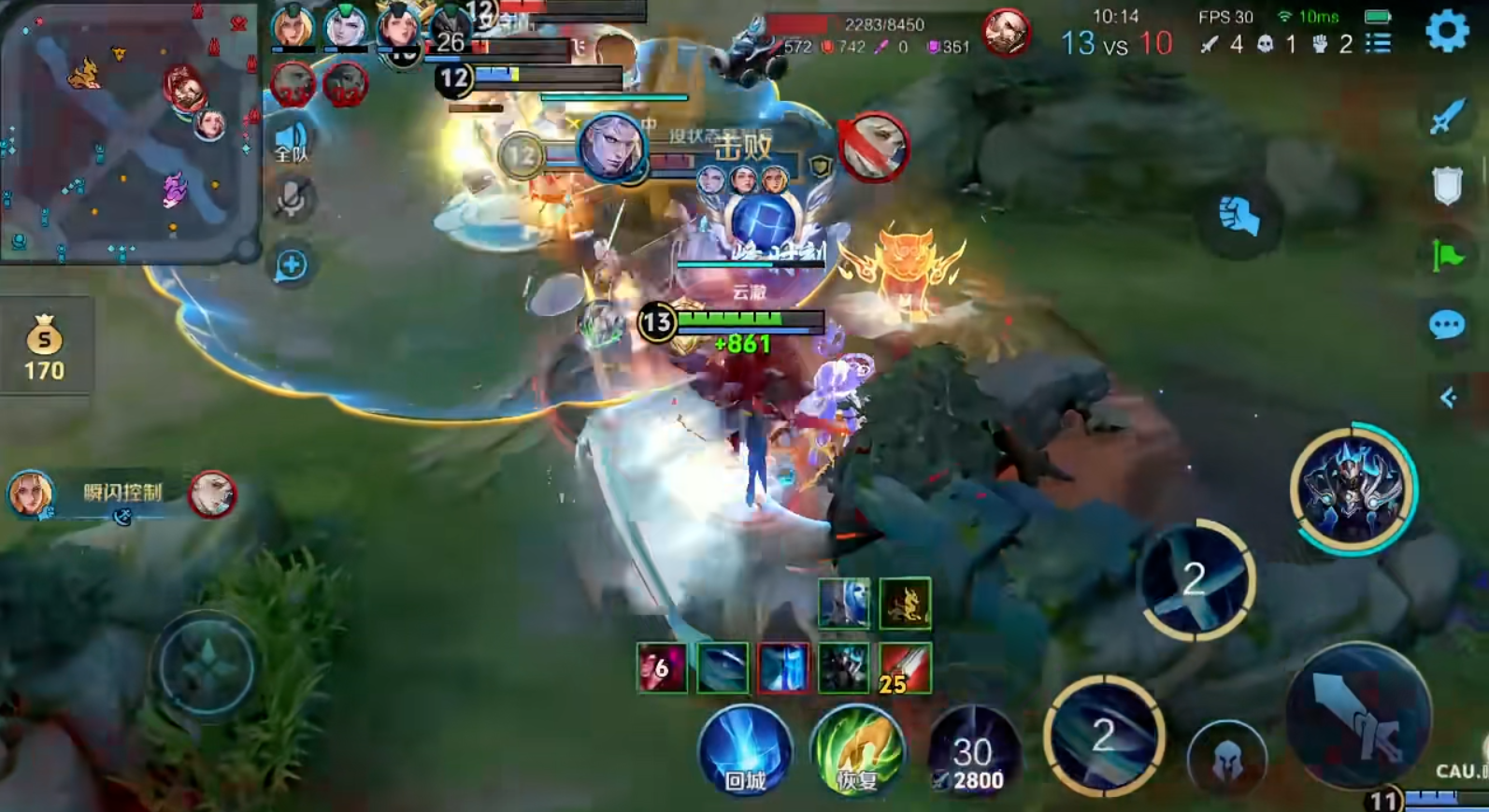Tap the blue fist skill button
Viewport: 1489px width, 812px height.
1239,217
